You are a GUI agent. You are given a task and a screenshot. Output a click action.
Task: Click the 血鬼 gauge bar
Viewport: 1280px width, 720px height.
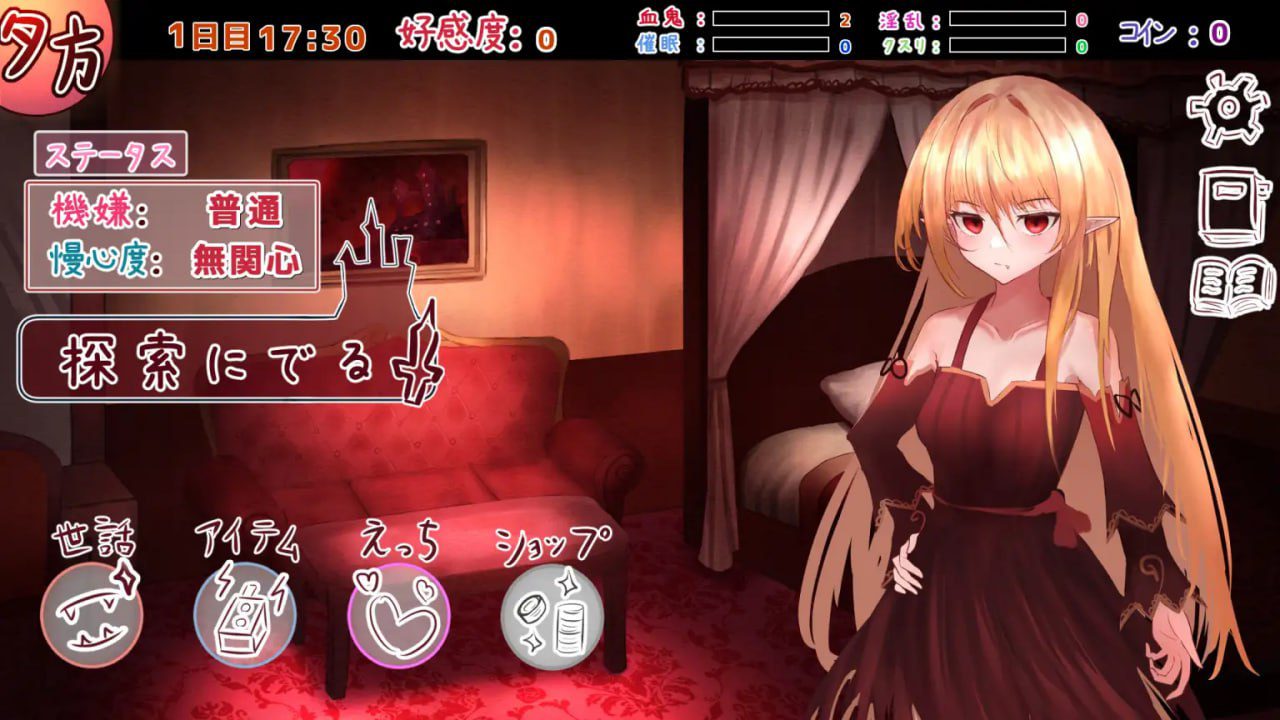(x=770, y=16)
